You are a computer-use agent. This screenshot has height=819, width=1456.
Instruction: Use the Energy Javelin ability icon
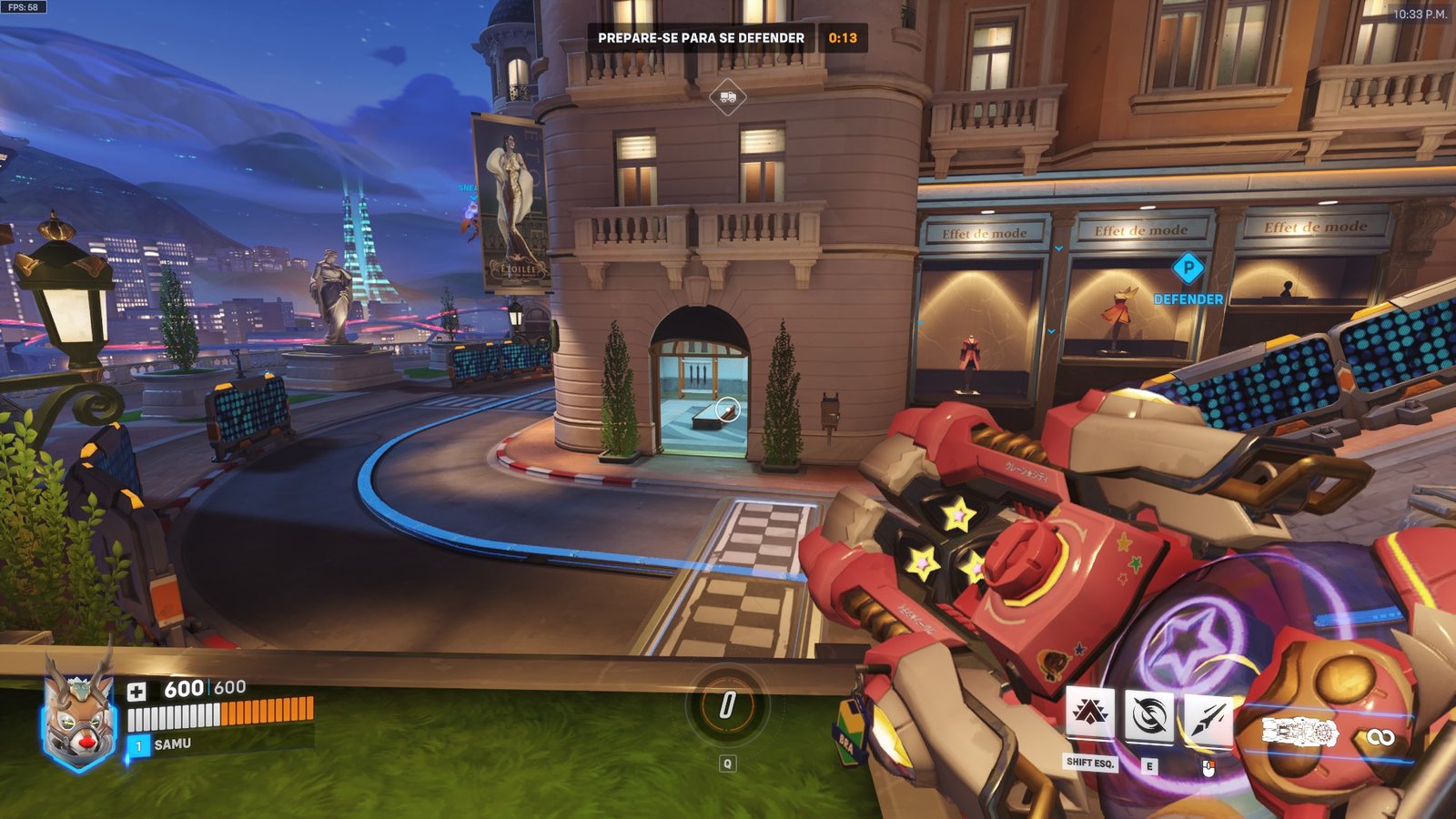[x=1208, y=718]
